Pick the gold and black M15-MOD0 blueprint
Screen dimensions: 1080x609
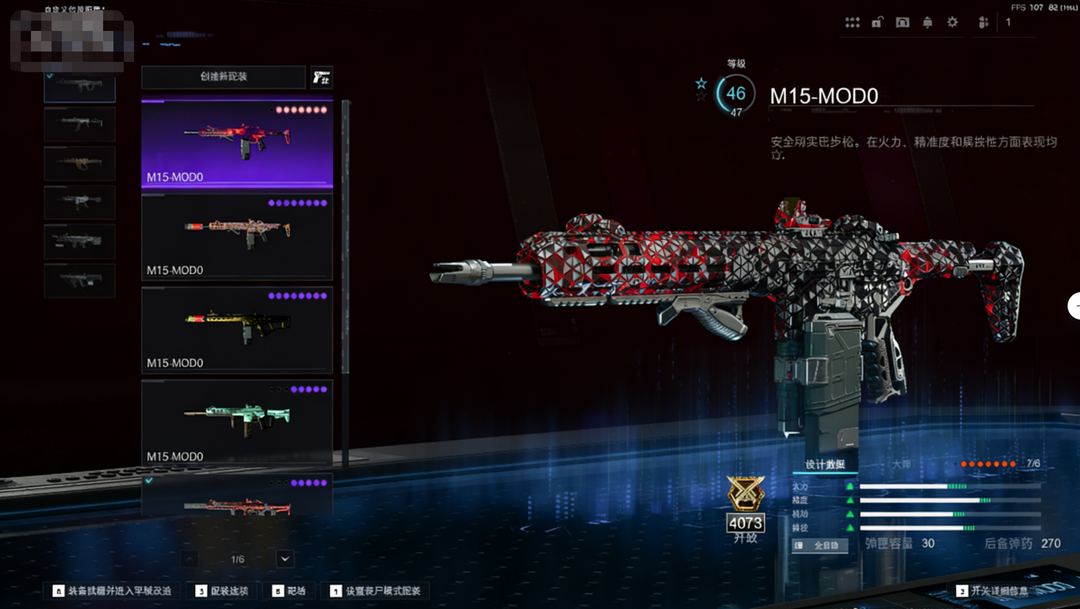click(237, 329)
